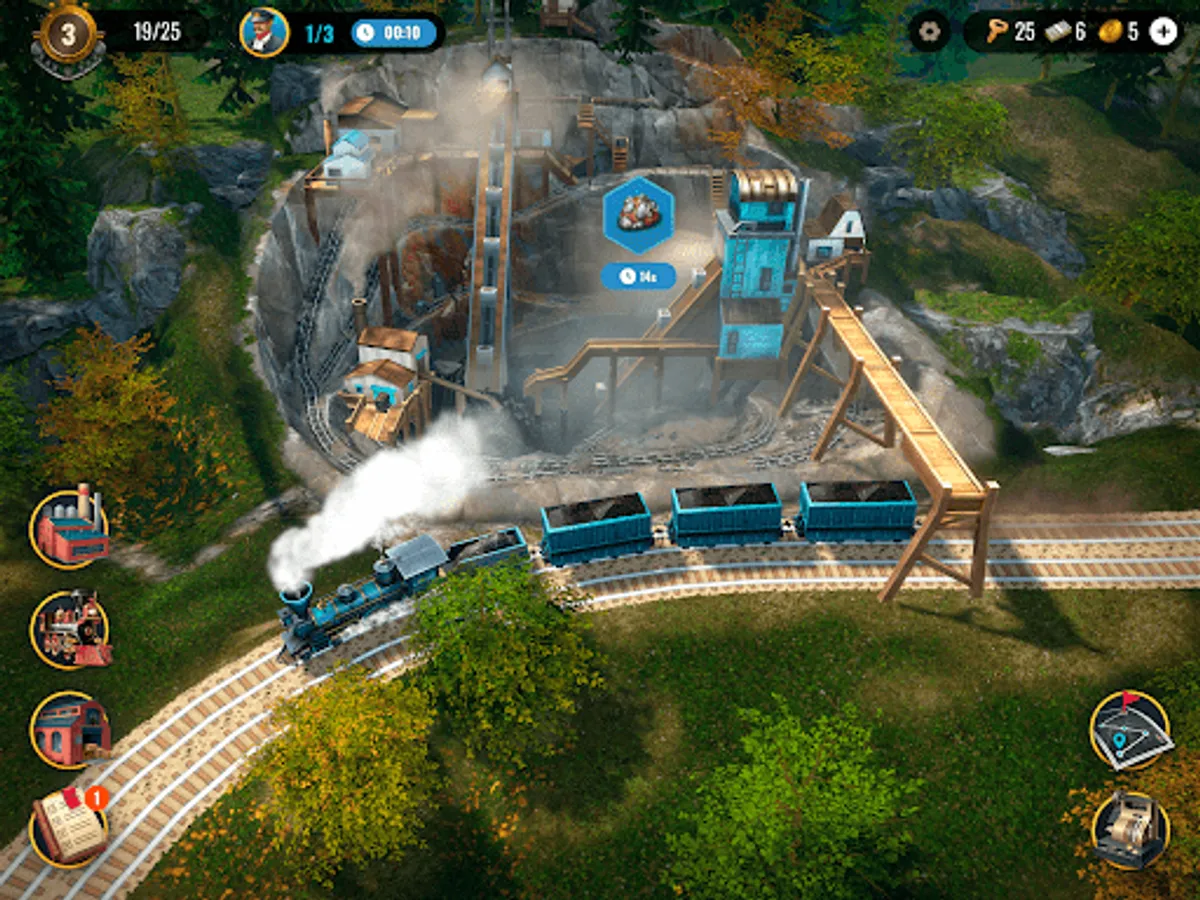This screenshot has height=900, width=1200.
Task: Tap the dispatcher portrait icon
Action: [x=265, y=33]
